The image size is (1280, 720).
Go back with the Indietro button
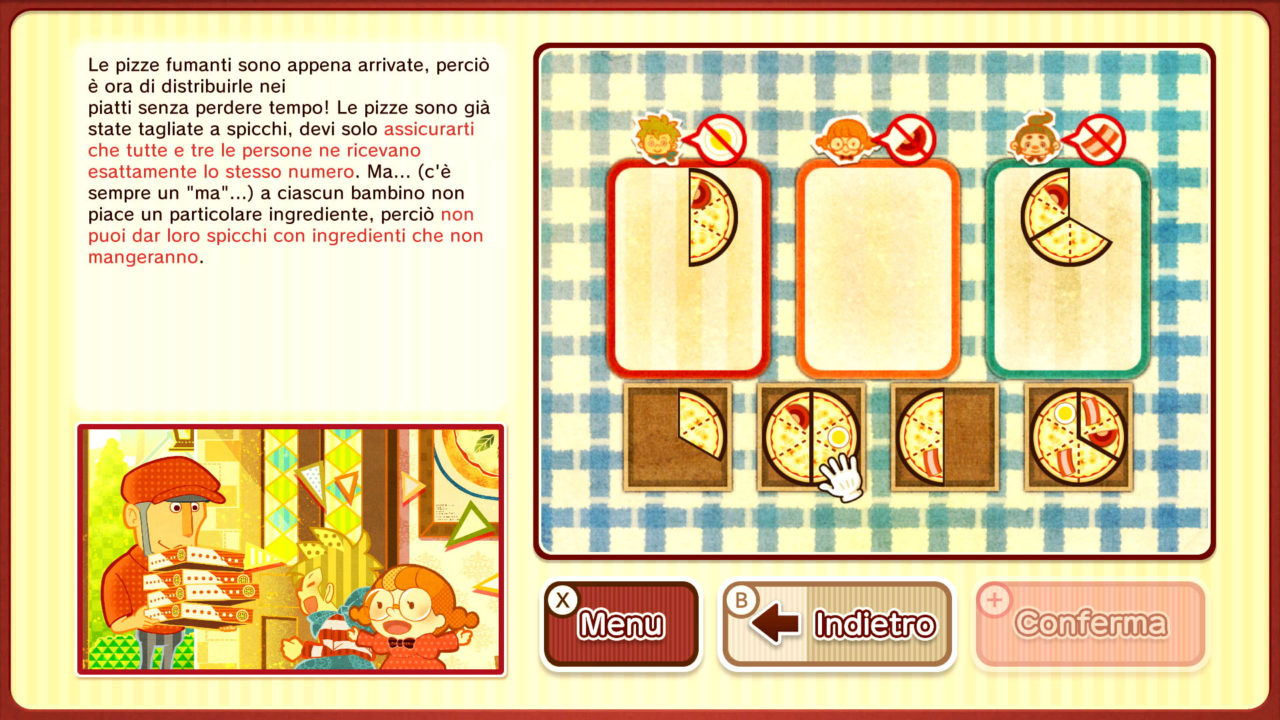coord(836,624)
